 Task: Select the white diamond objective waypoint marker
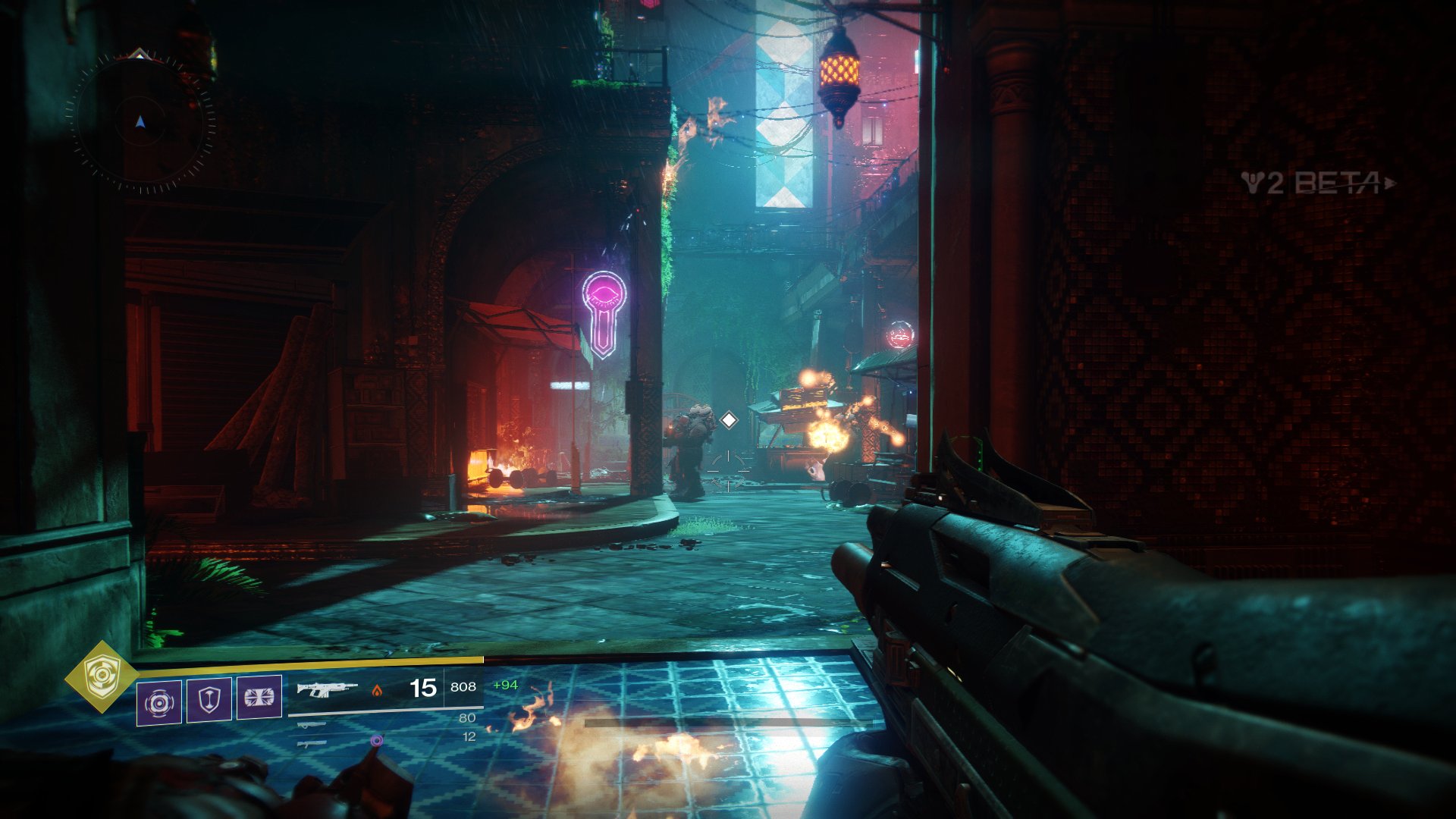[x=729, y=419]
